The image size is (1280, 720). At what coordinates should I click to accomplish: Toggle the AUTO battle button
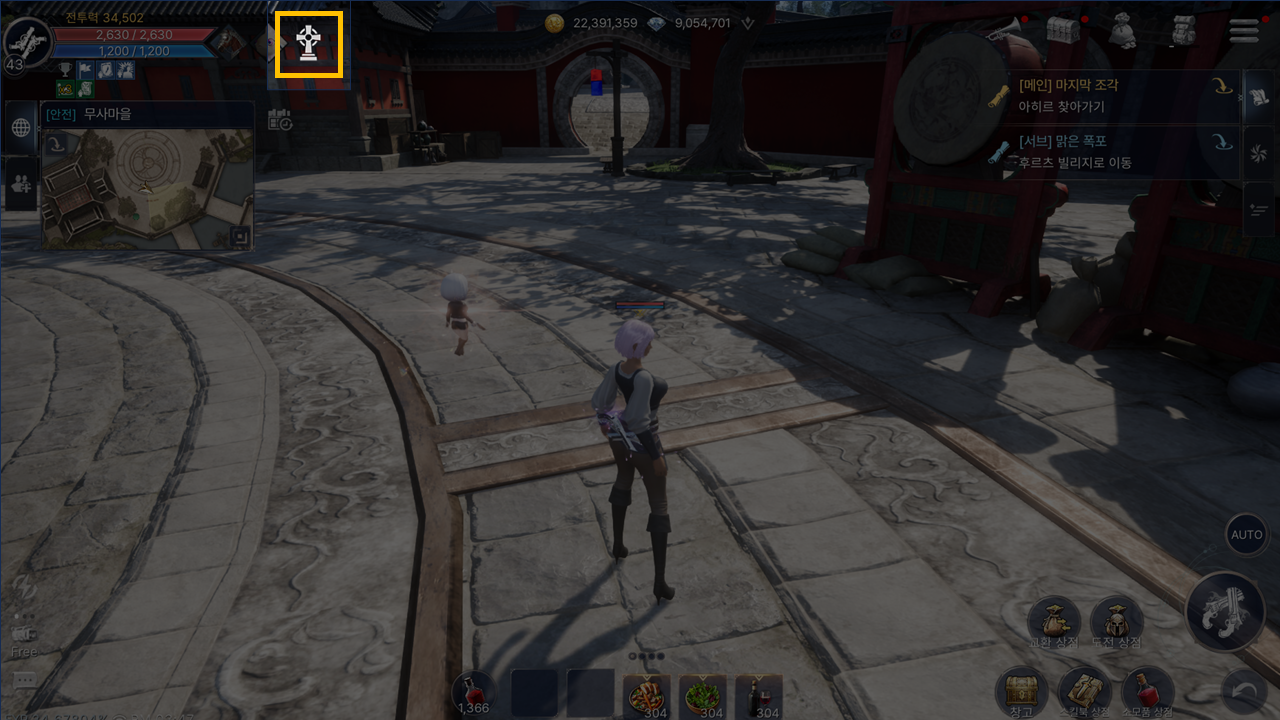pyautogui.click(x=1246, y=535)
